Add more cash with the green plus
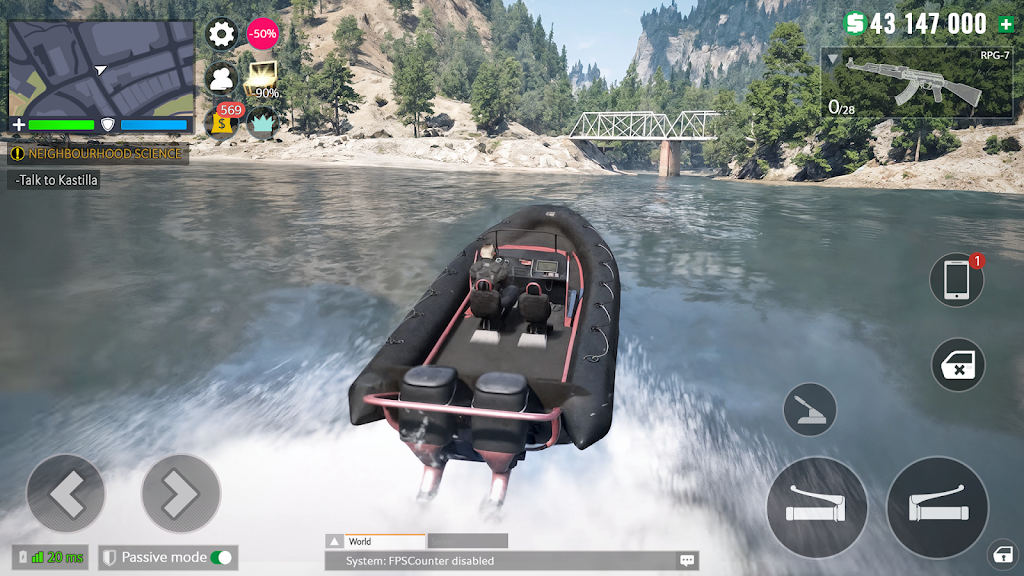This screenshot has height=576, width=1024. pos(1005,25)
